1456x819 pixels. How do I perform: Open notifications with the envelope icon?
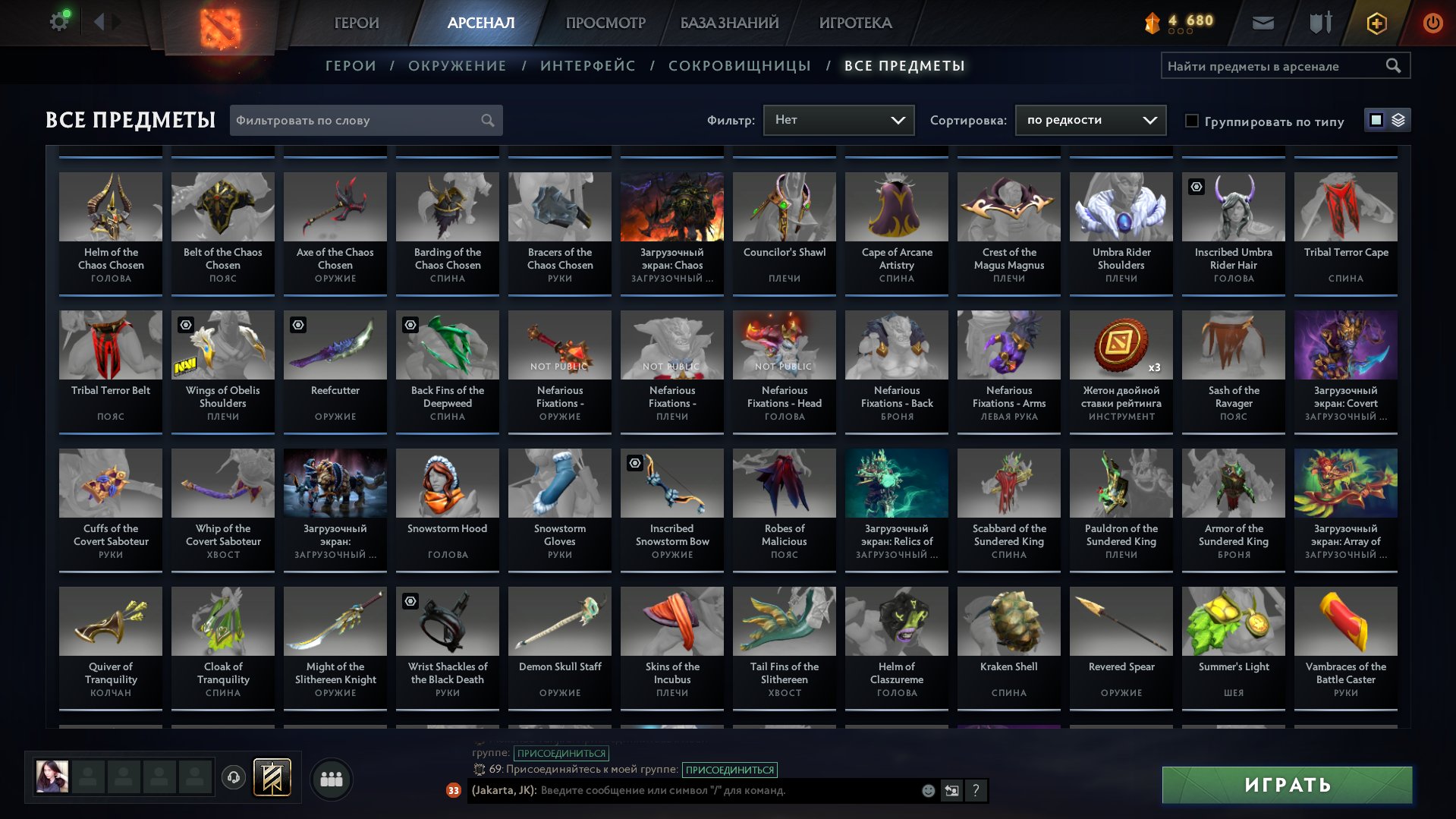(1263, 23)
